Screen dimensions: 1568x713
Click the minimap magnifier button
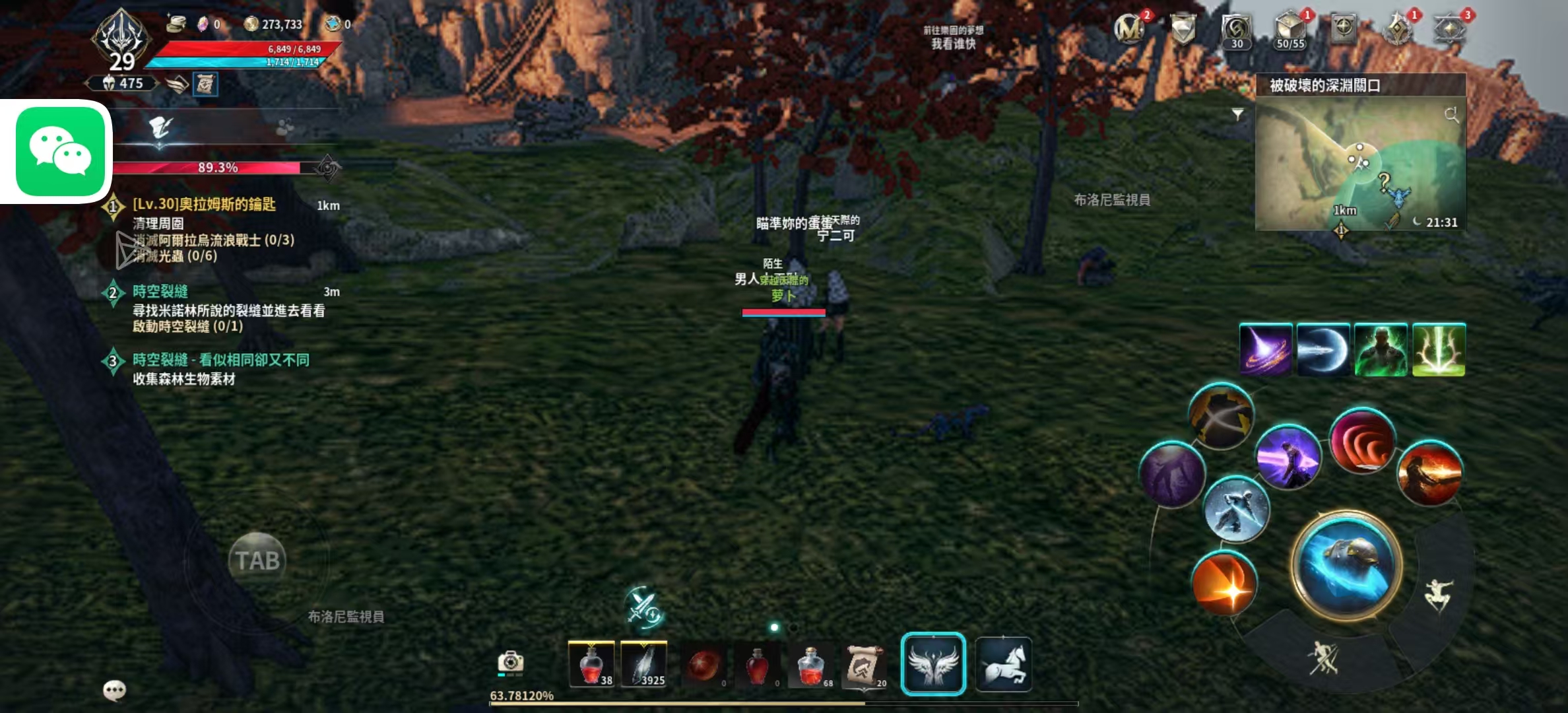pos(1451,116)
